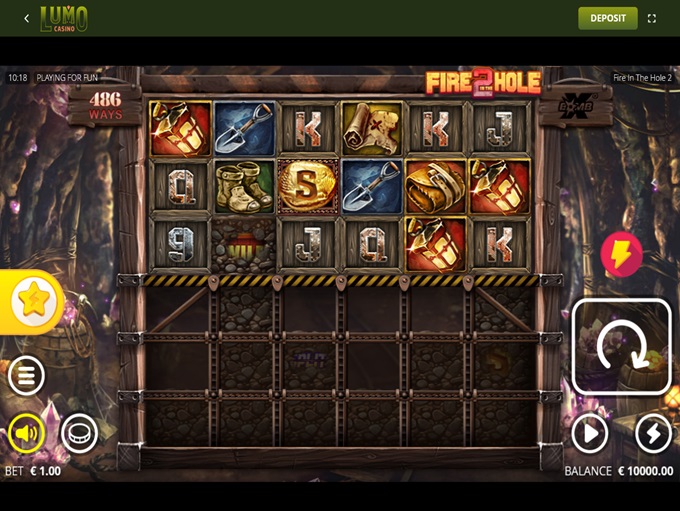The image size is (680, 511).
Task: Toggle fullscreen mode
Action: [652, 18]
